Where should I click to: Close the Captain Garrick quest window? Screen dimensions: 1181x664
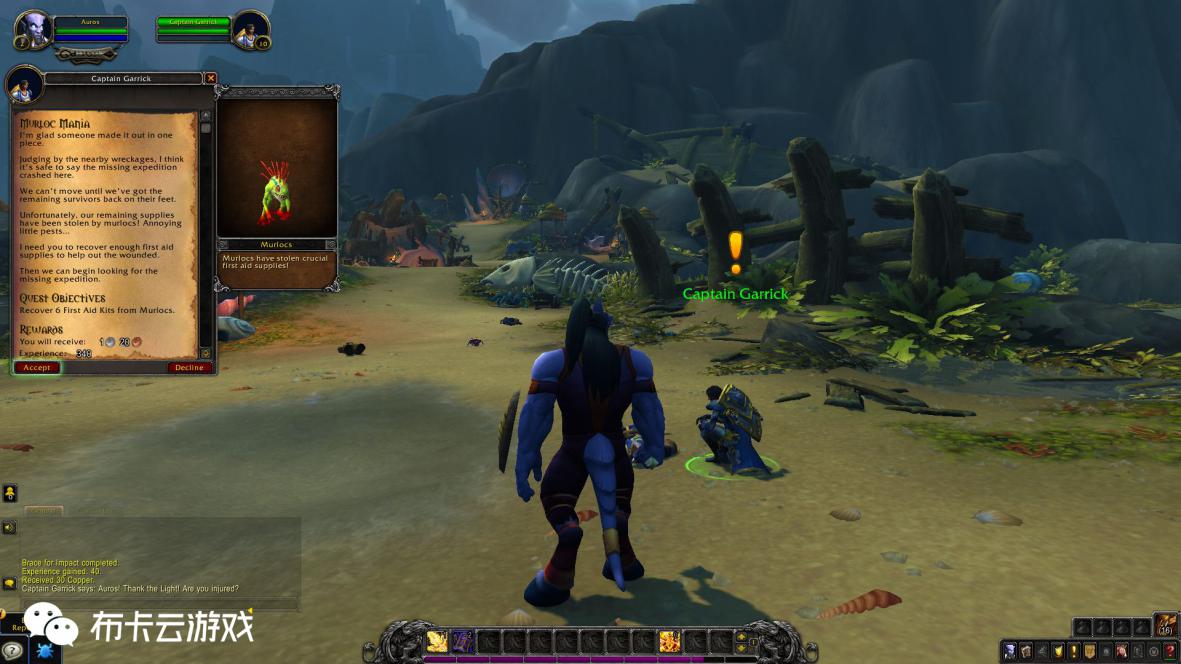[x=210, y=78]
